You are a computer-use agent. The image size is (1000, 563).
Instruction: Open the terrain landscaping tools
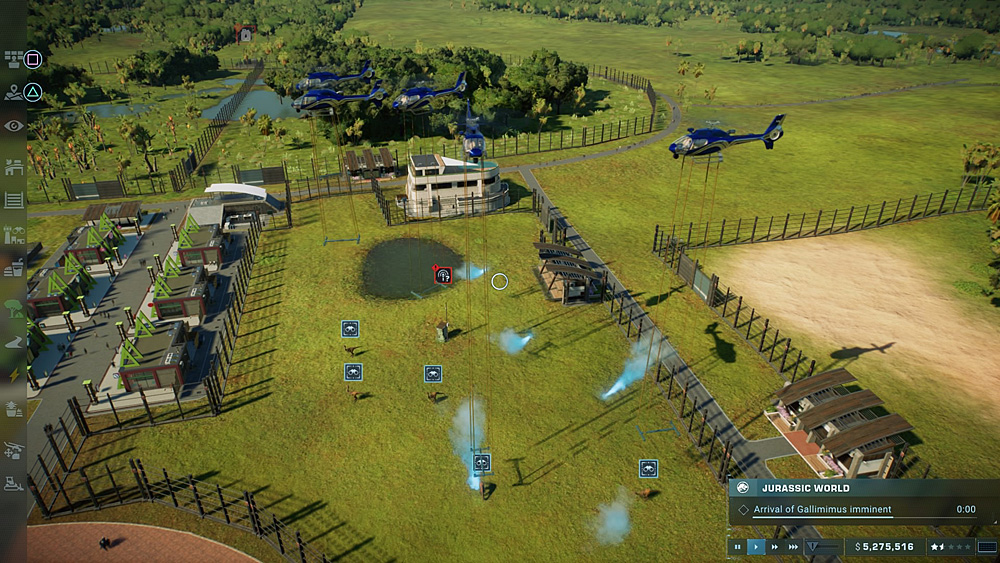coord(13,342)
